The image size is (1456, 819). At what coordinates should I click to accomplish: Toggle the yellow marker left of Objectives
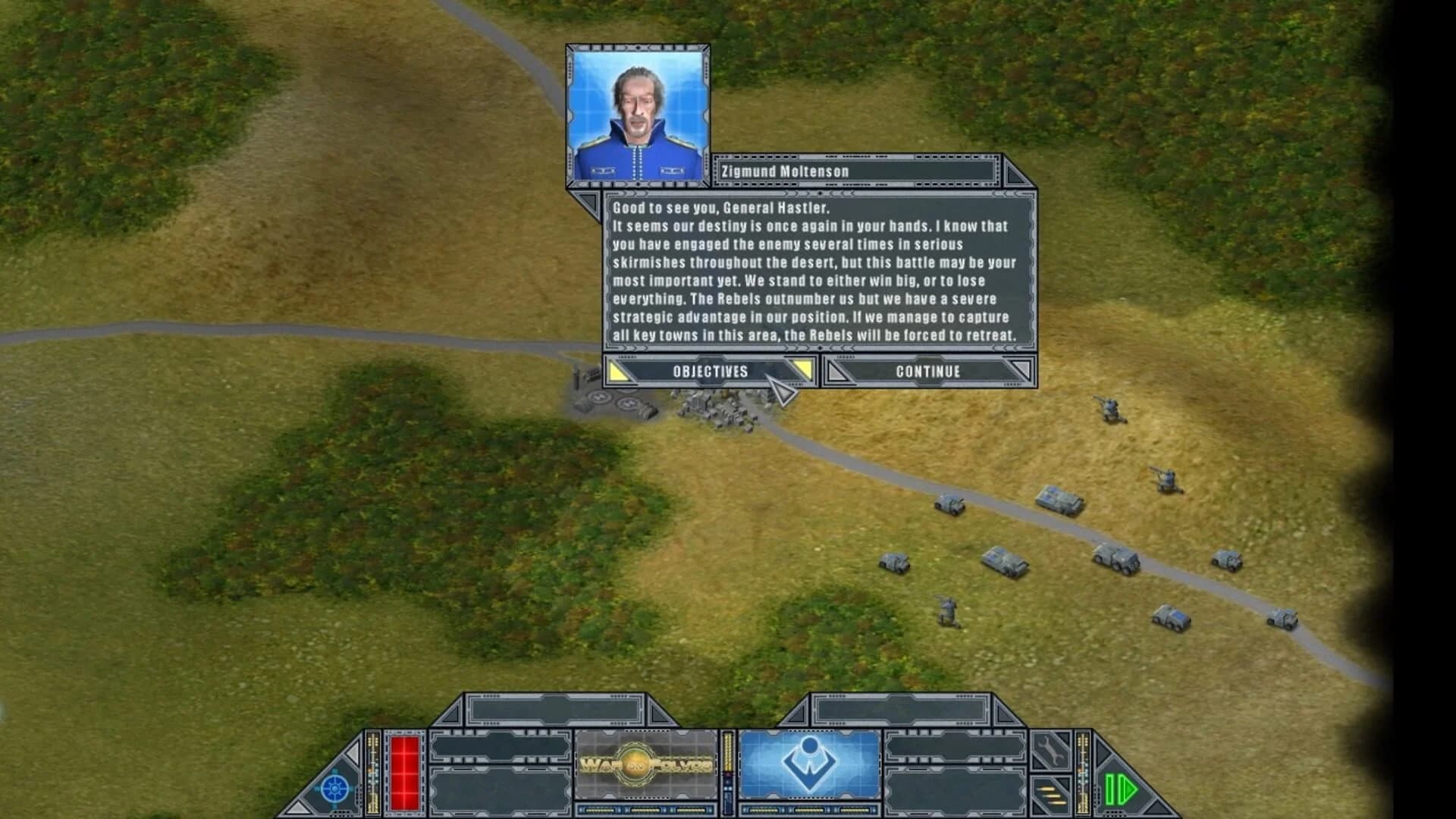pos(617,372)
